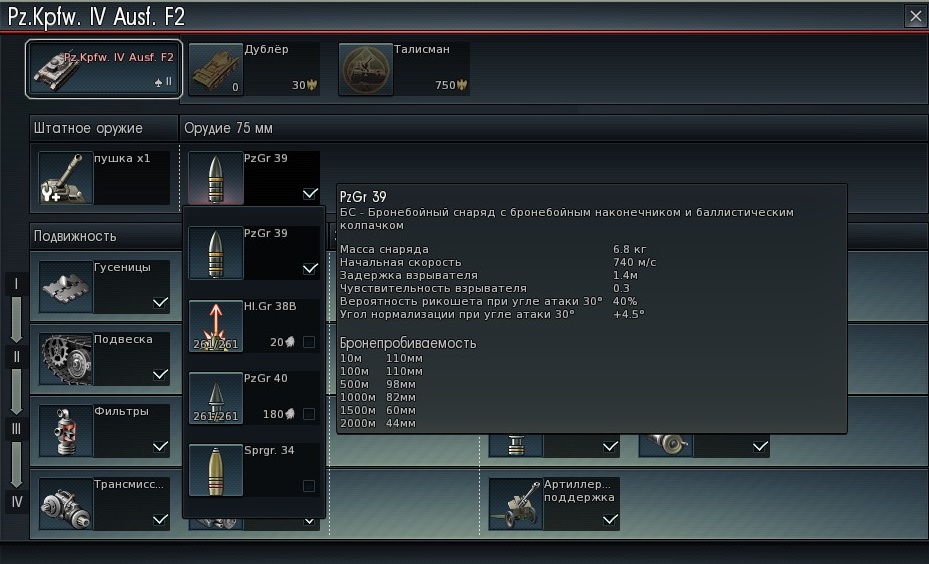Select the Артиллерийская поддержка module
This screenshot has height=564, width=929.
tap(554, 503)
